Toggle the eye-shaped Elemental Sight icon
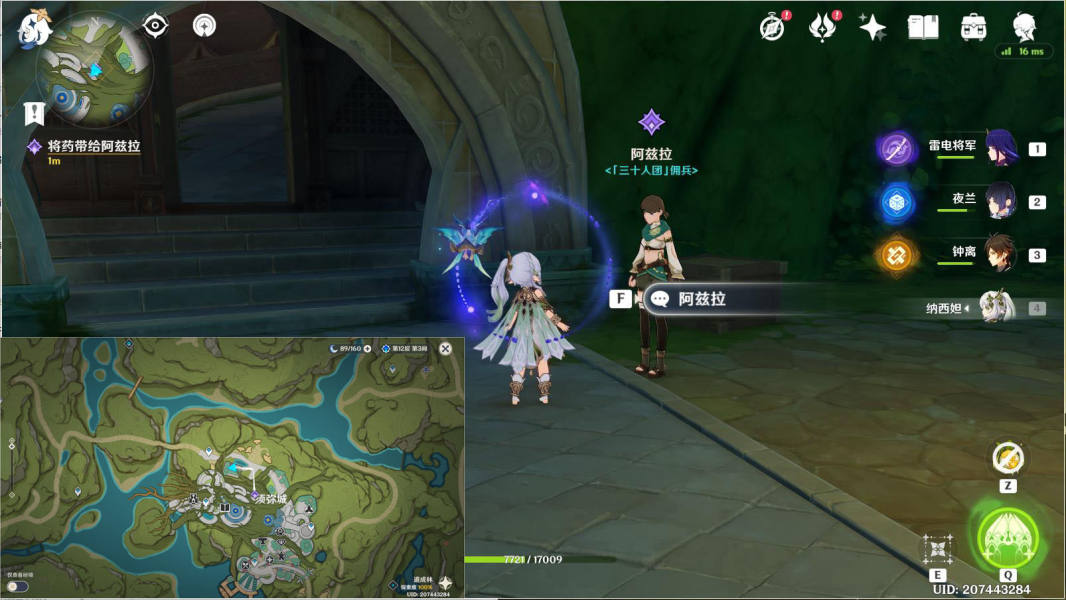1066x600 pixels. click(x=155, y=25)
